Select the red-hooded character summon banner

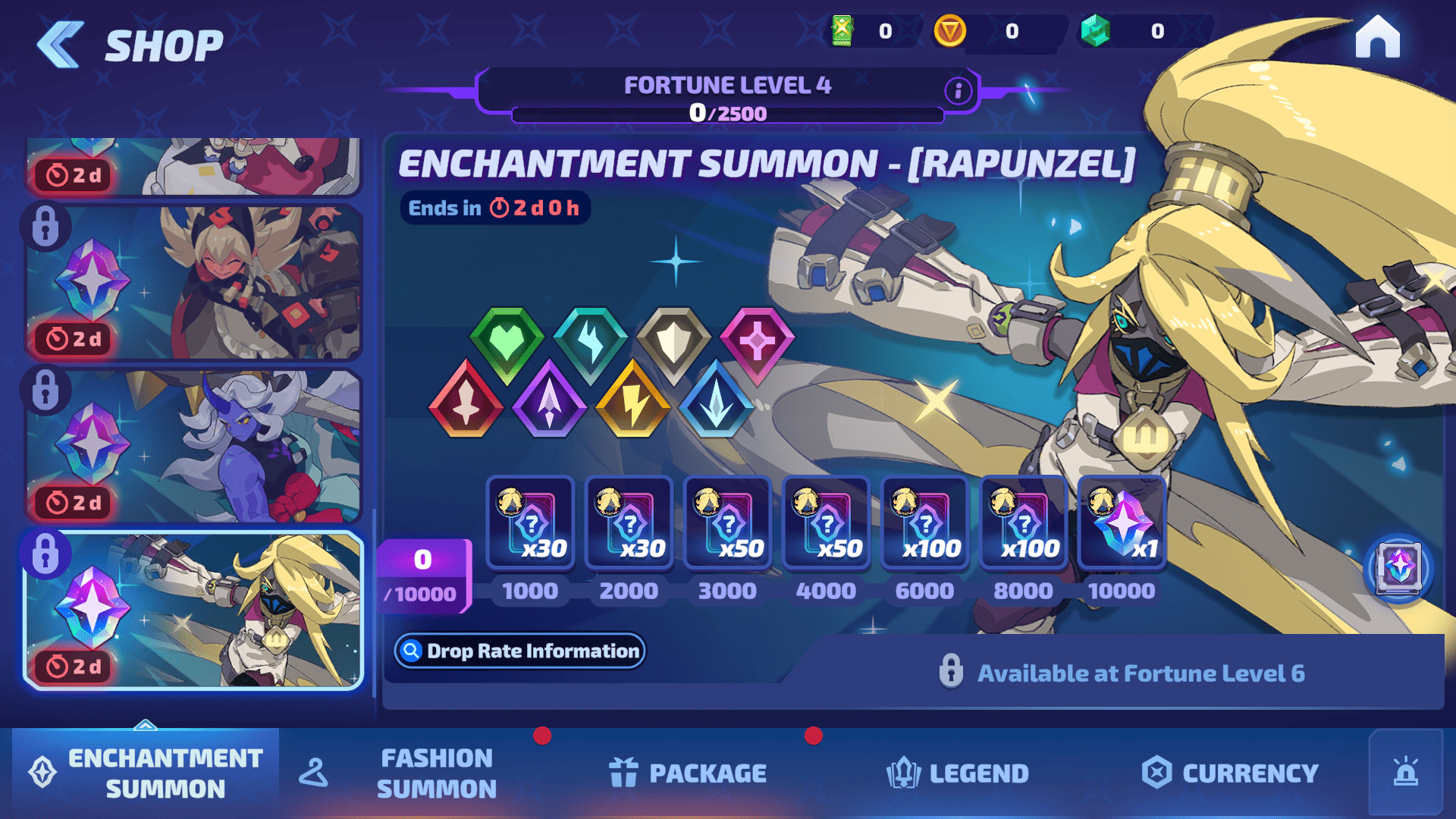tap(194, 282)
